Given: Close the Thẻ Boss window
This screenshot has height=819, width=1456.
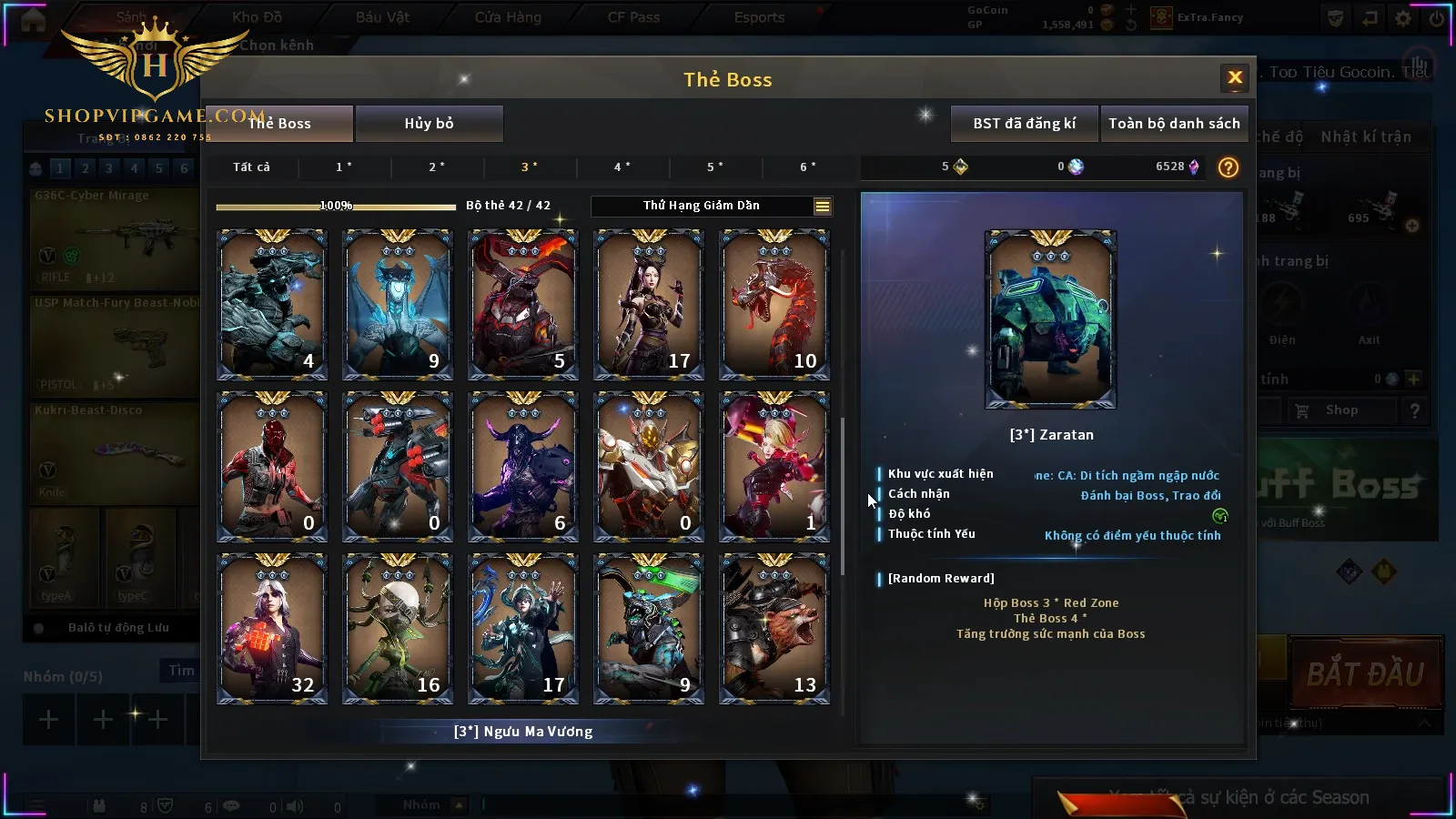Looking at the screenshot, I should pos(1235,78).
